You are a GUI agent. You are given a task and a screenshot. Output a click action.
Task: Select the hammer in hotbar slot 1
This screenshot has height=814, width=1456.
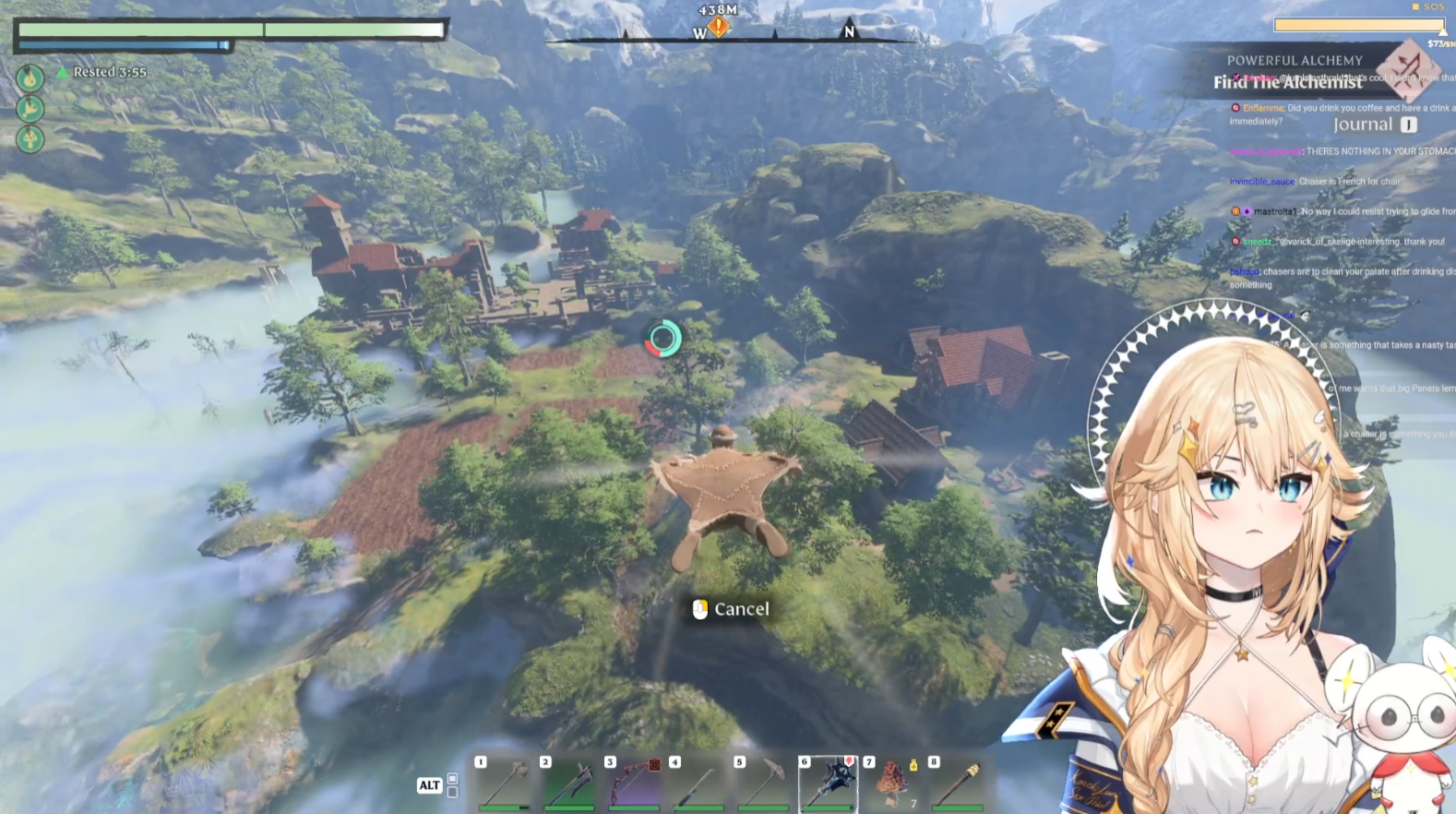point(504,784)
